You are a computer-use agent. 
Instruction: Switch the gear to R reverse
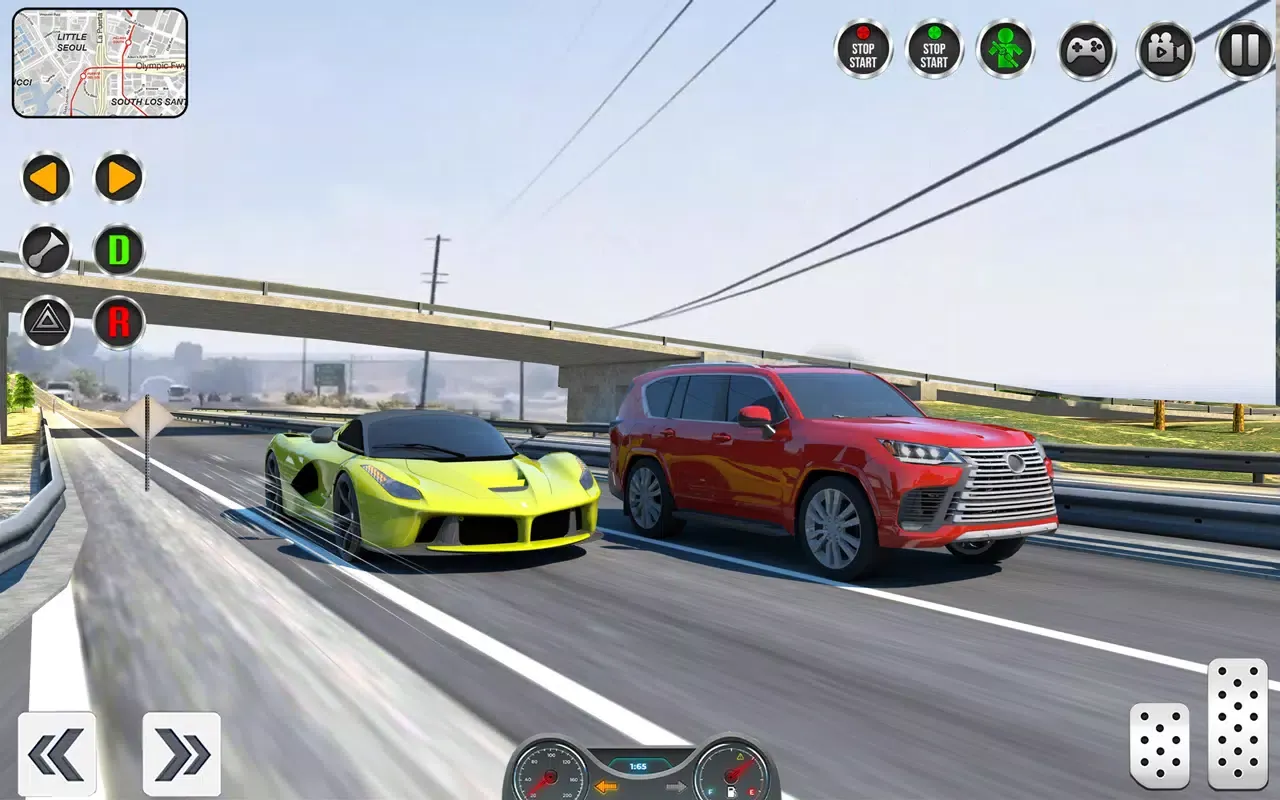pyautogui.click(x=119, y=320)
